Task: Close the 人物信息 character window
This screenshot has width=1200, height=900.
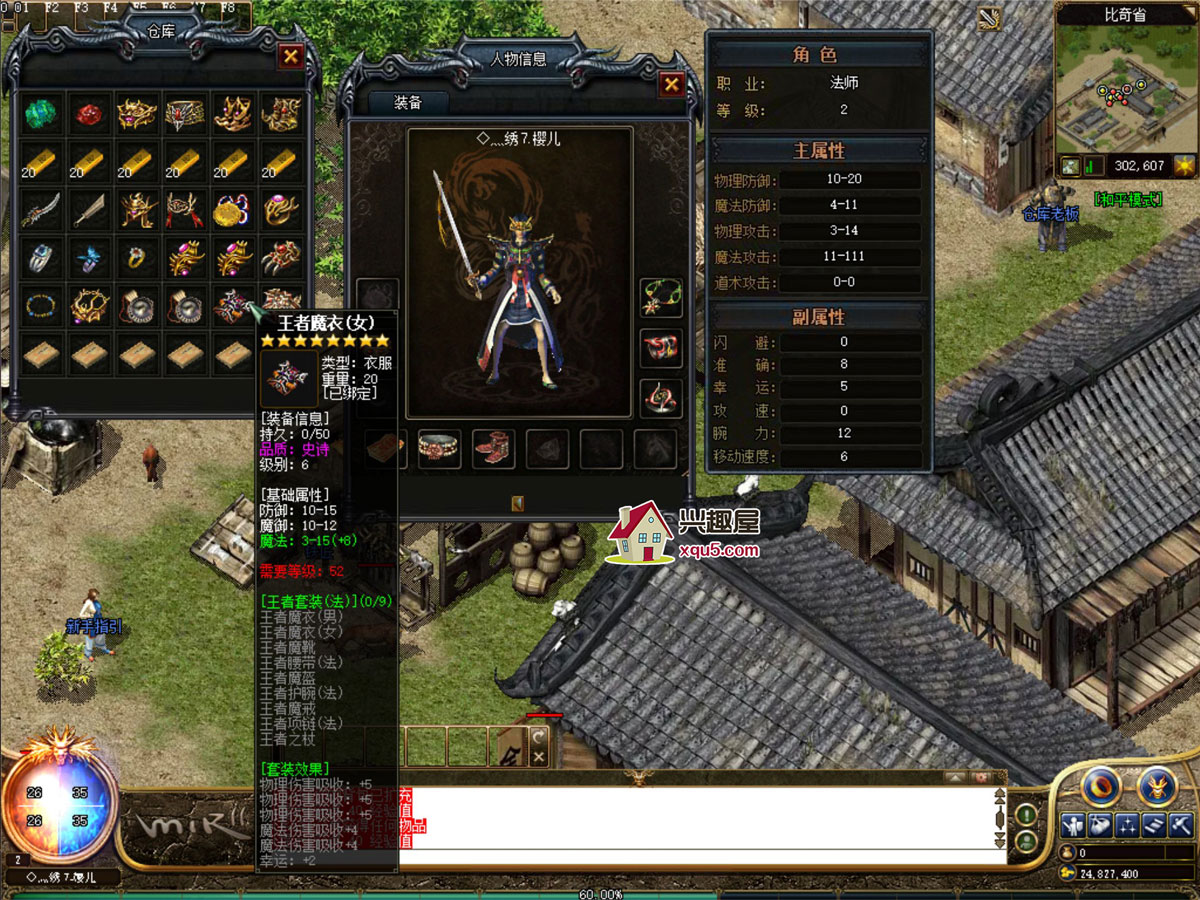Action: point(672,85)
